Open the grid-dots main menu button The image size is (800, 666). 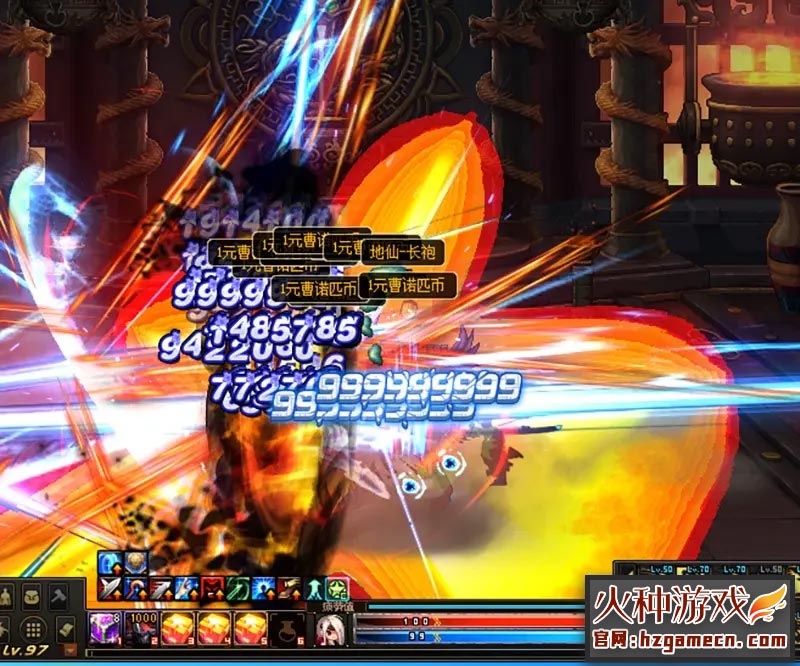click(x=32, y=629)
